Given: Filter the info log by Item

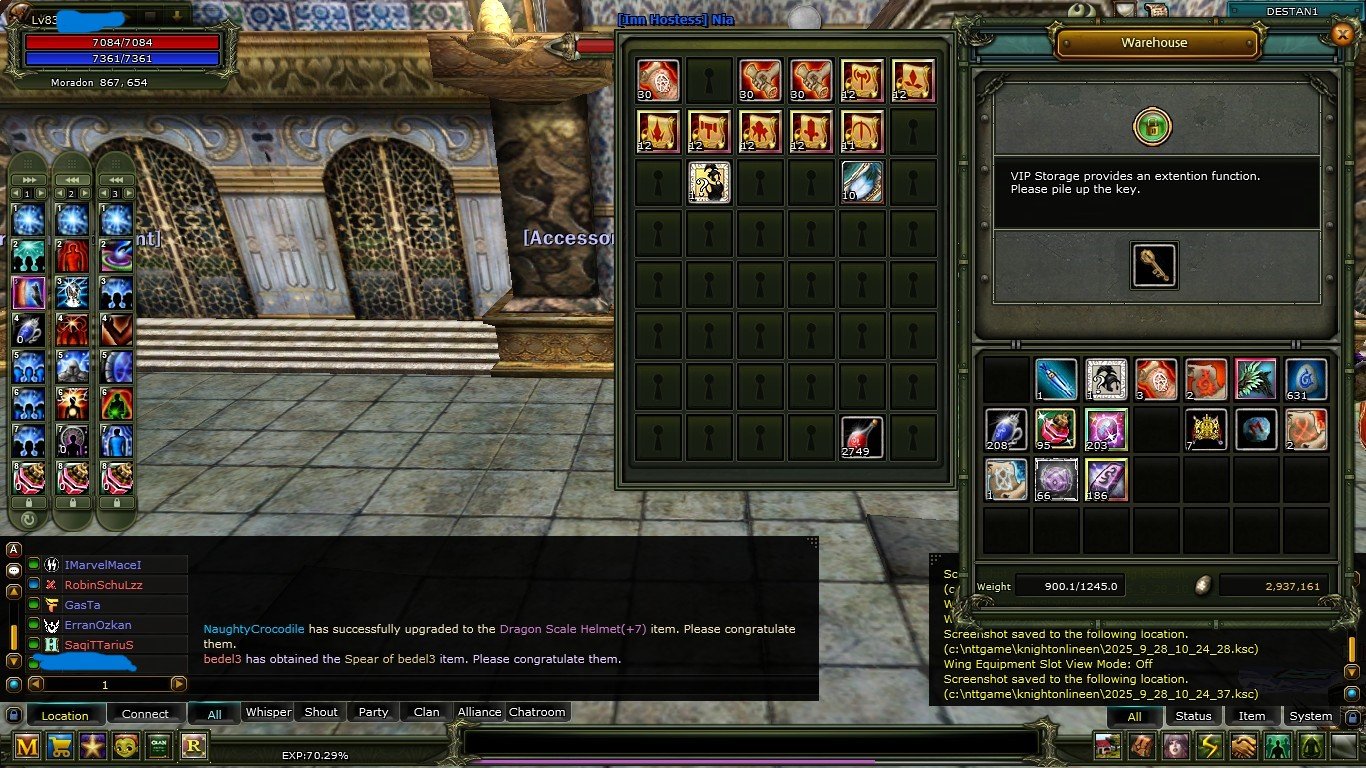Looking at the screenshot, I should coord(1252,716).
